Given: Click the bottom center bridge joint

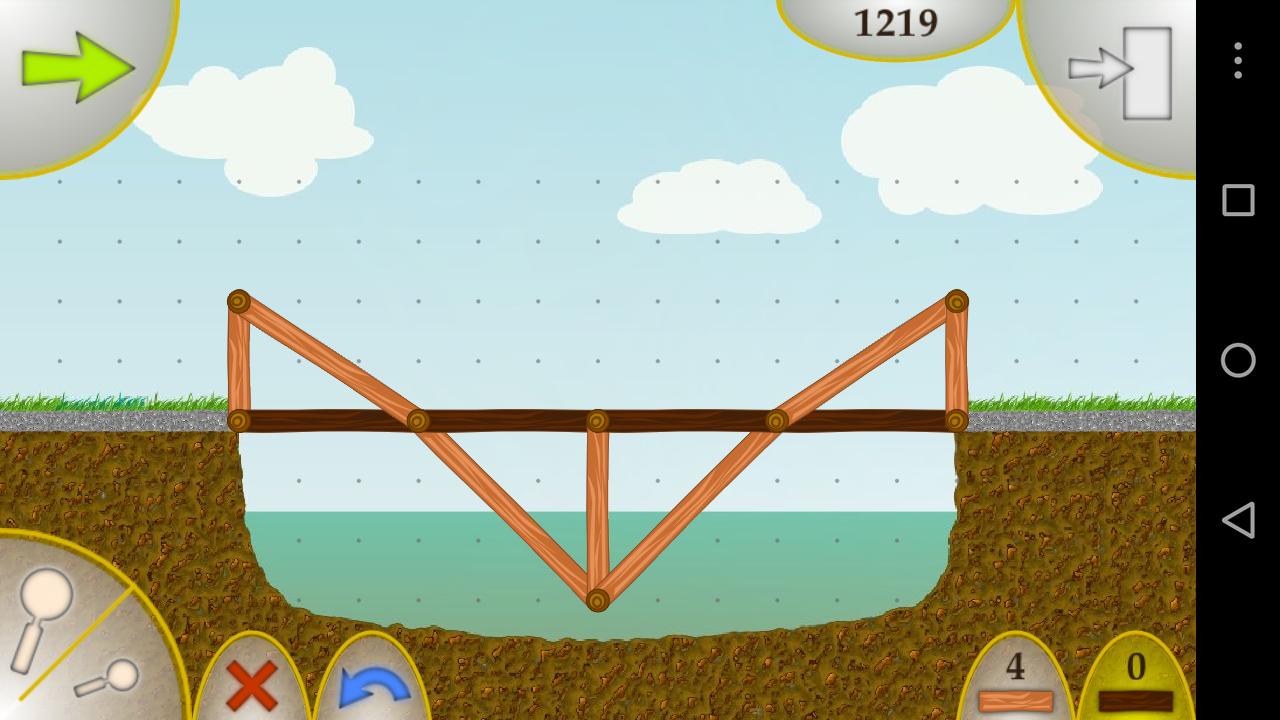Looking at the screenshot, I should click(597, 598).
